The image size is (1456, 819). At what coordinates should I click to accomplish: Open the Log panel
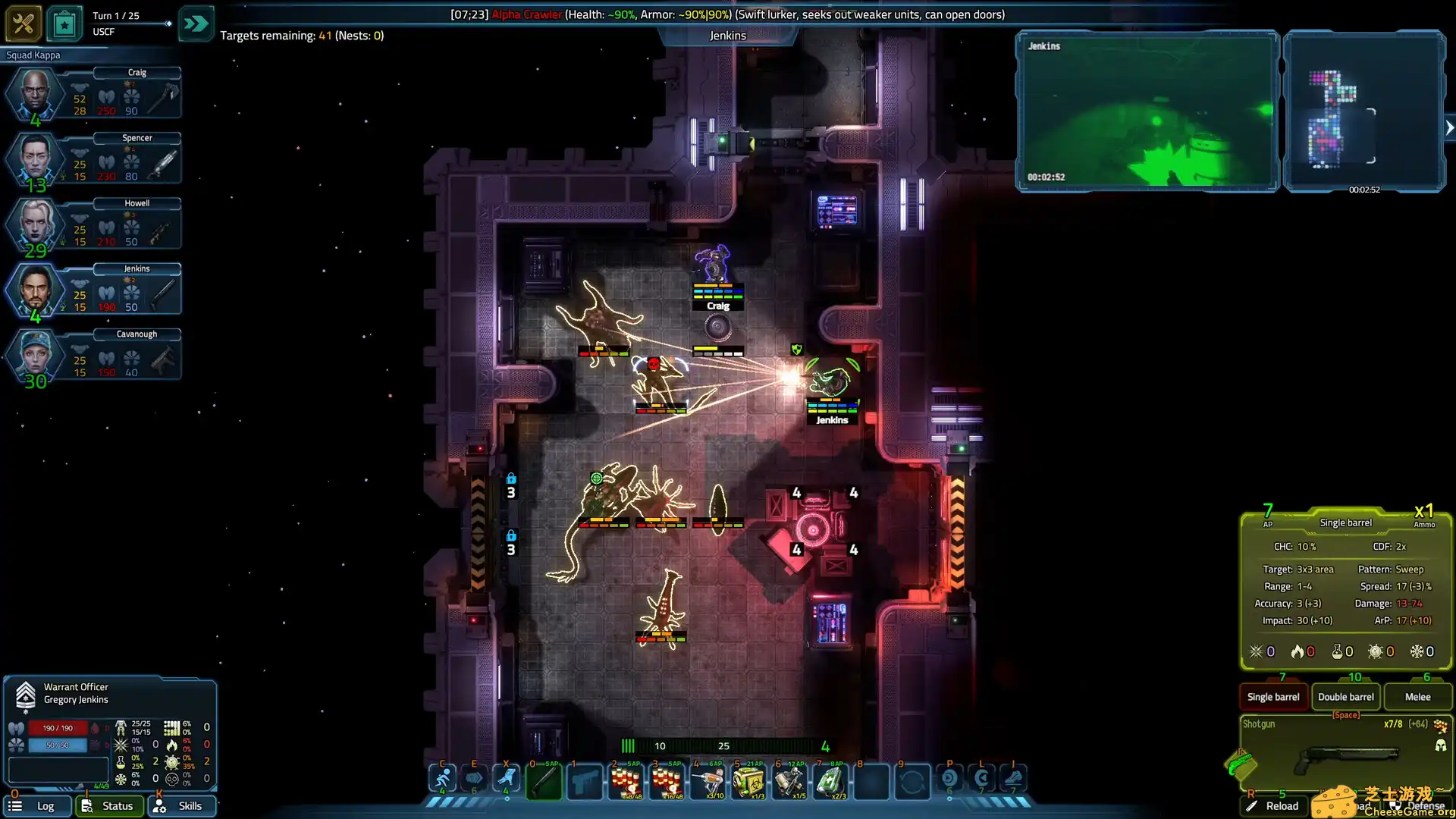click(36, 806)
